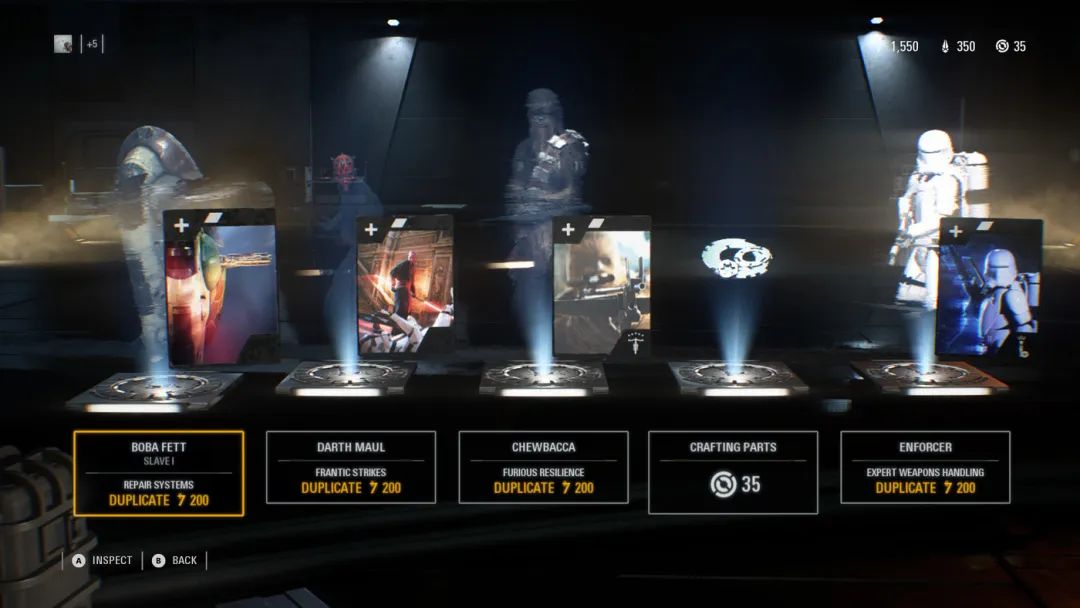View the Darth Maul star card image
Screen dimensions: 1080x608
click(405, 285)
